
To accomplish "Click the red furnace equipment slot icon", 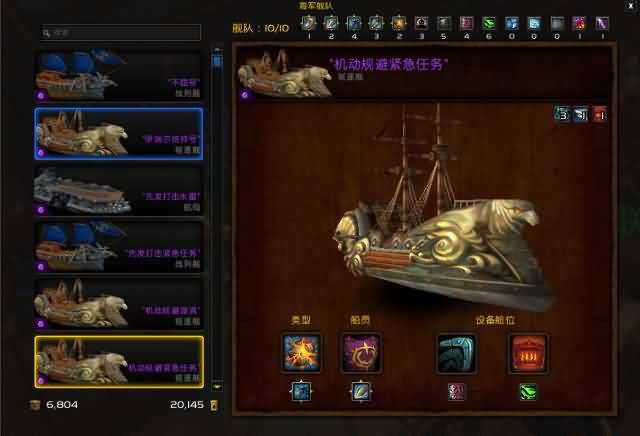I will point(527,353).
